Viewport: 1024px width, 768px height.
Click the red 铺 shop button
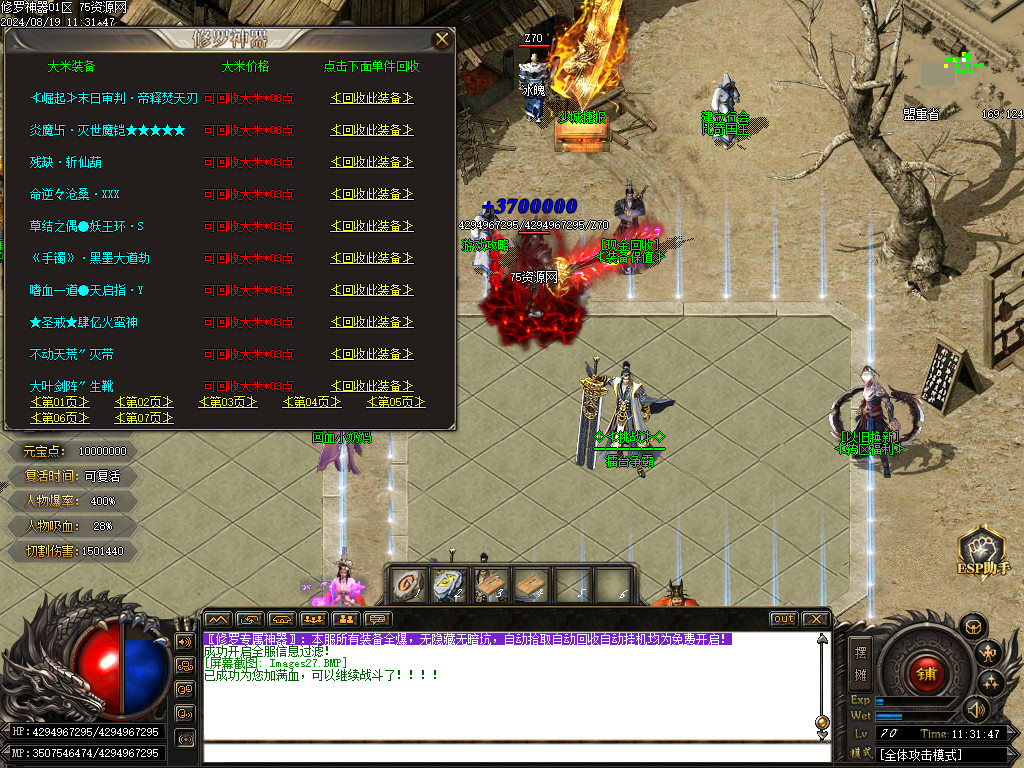point(927,673)
